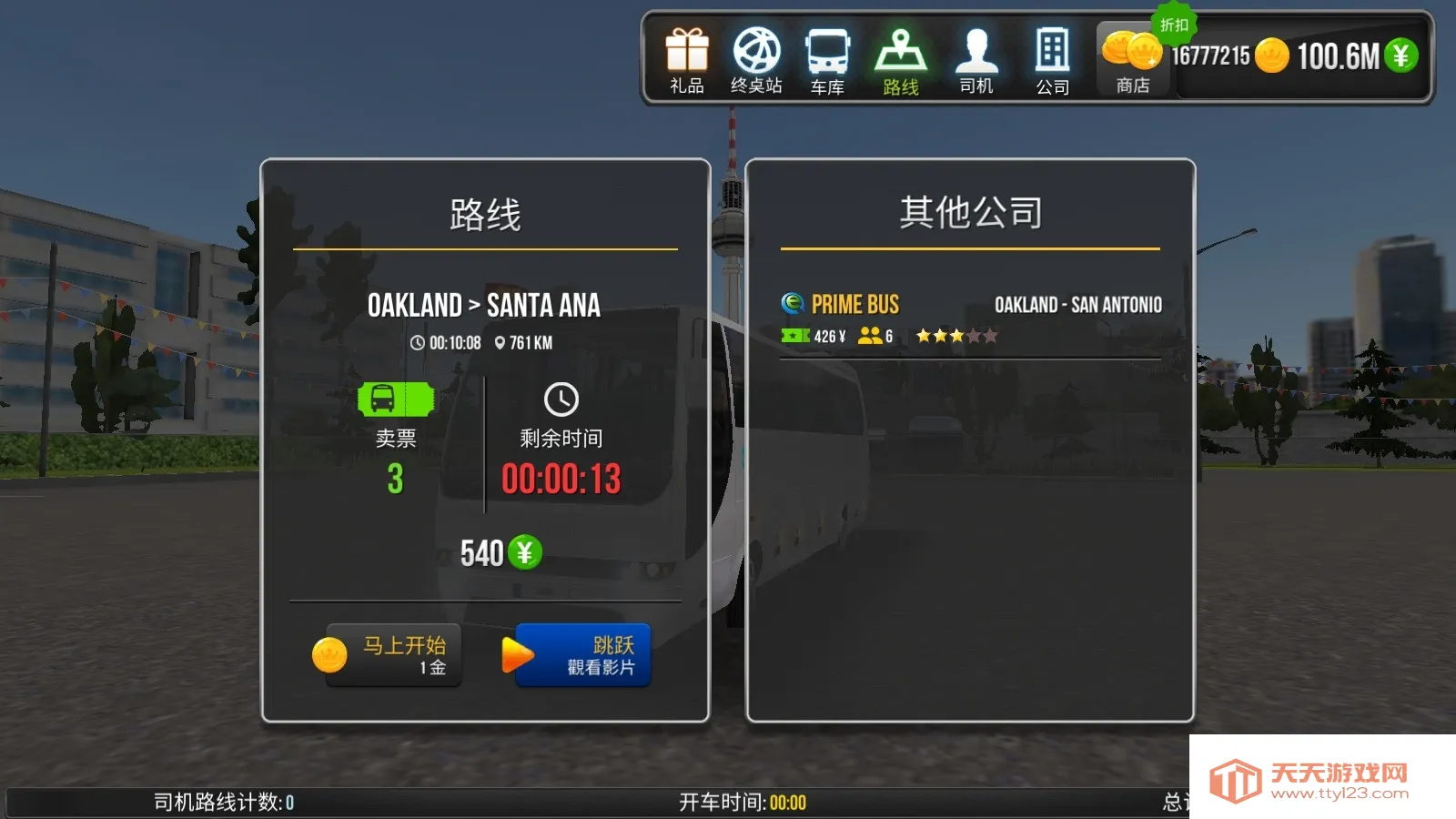Show the 公司 company screen
This screenshot has width=1456, height=819.
click(x=1052, y=61)
